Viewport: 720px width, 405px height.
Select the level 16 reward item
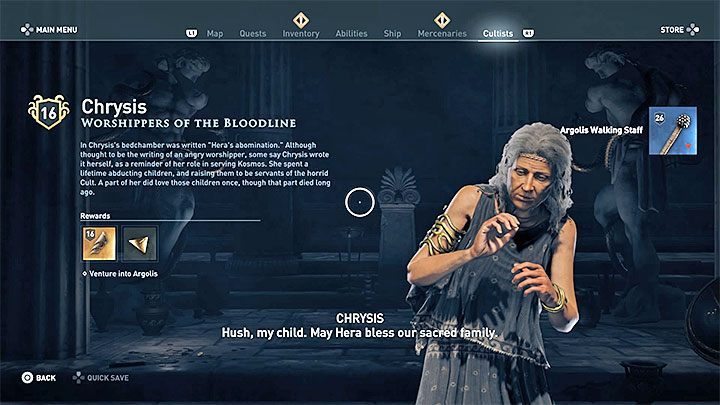point(99,244)
